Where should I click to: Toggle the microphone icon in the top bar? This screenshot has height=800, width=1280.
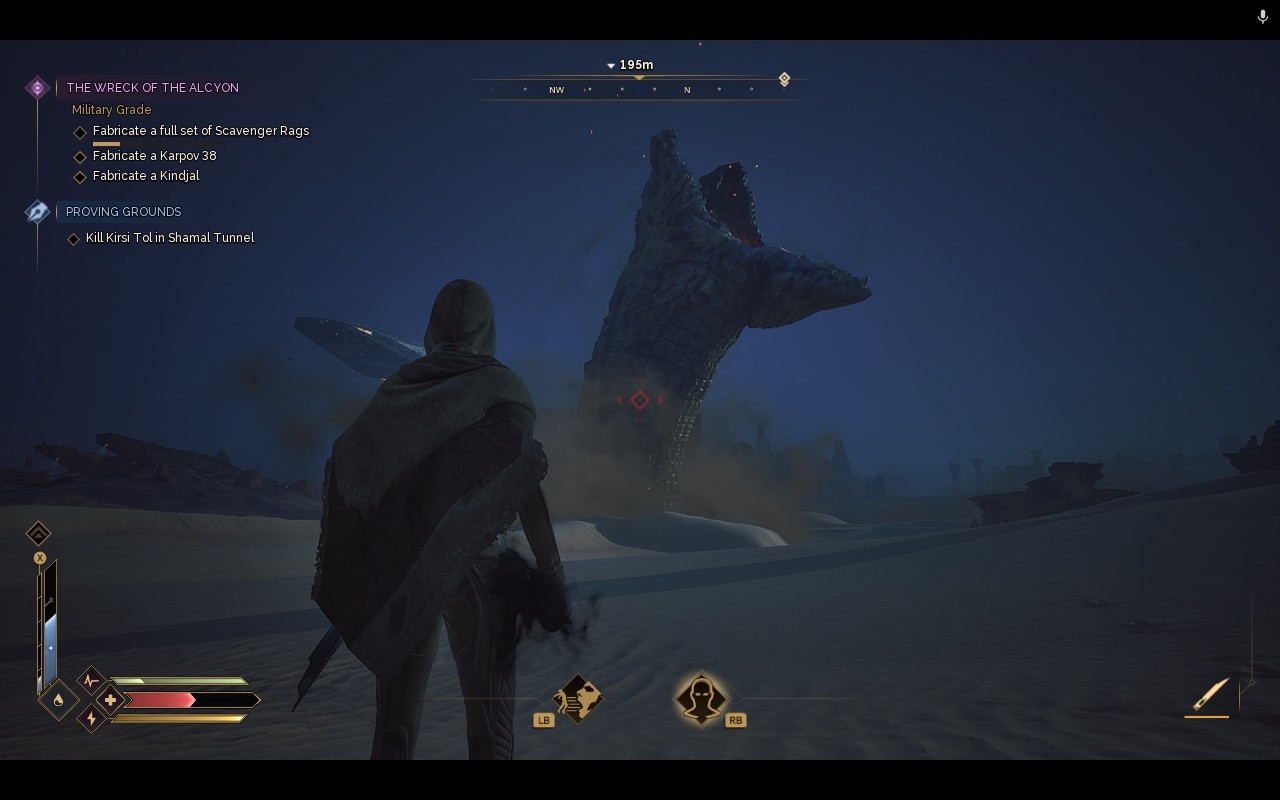point(1262,17)
